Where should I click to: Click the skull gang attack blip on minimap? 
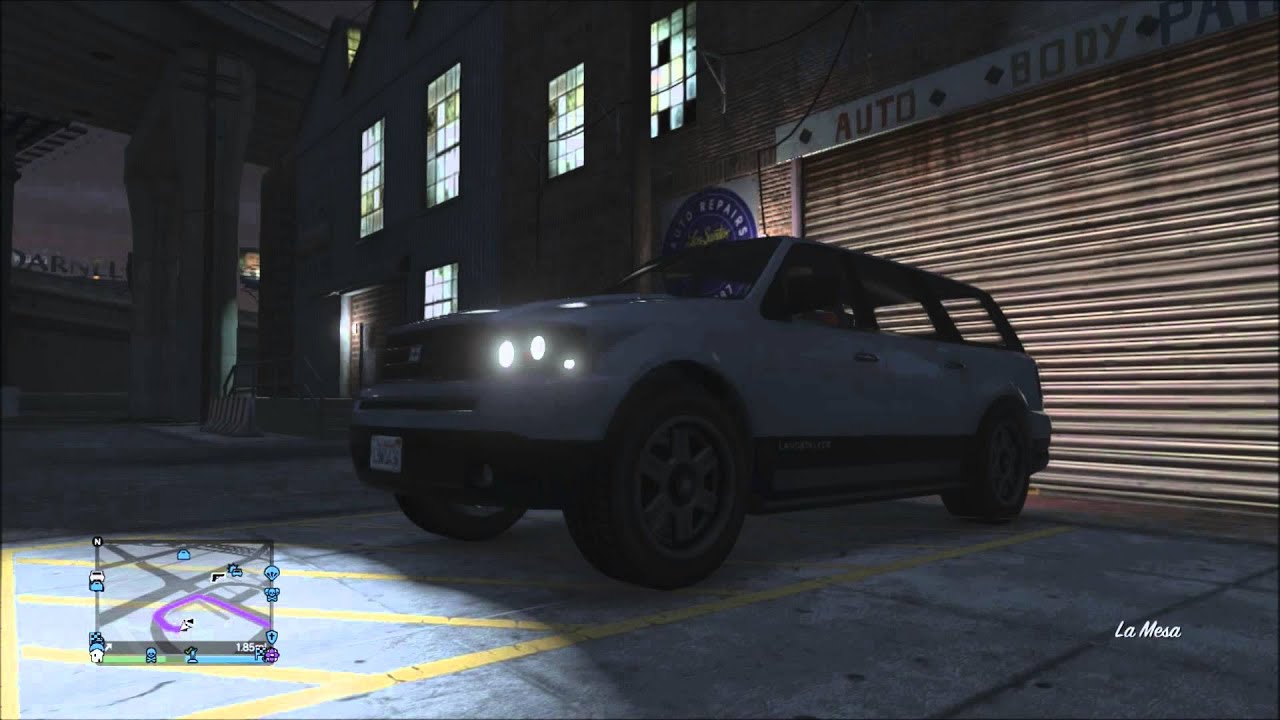point(273,592)
